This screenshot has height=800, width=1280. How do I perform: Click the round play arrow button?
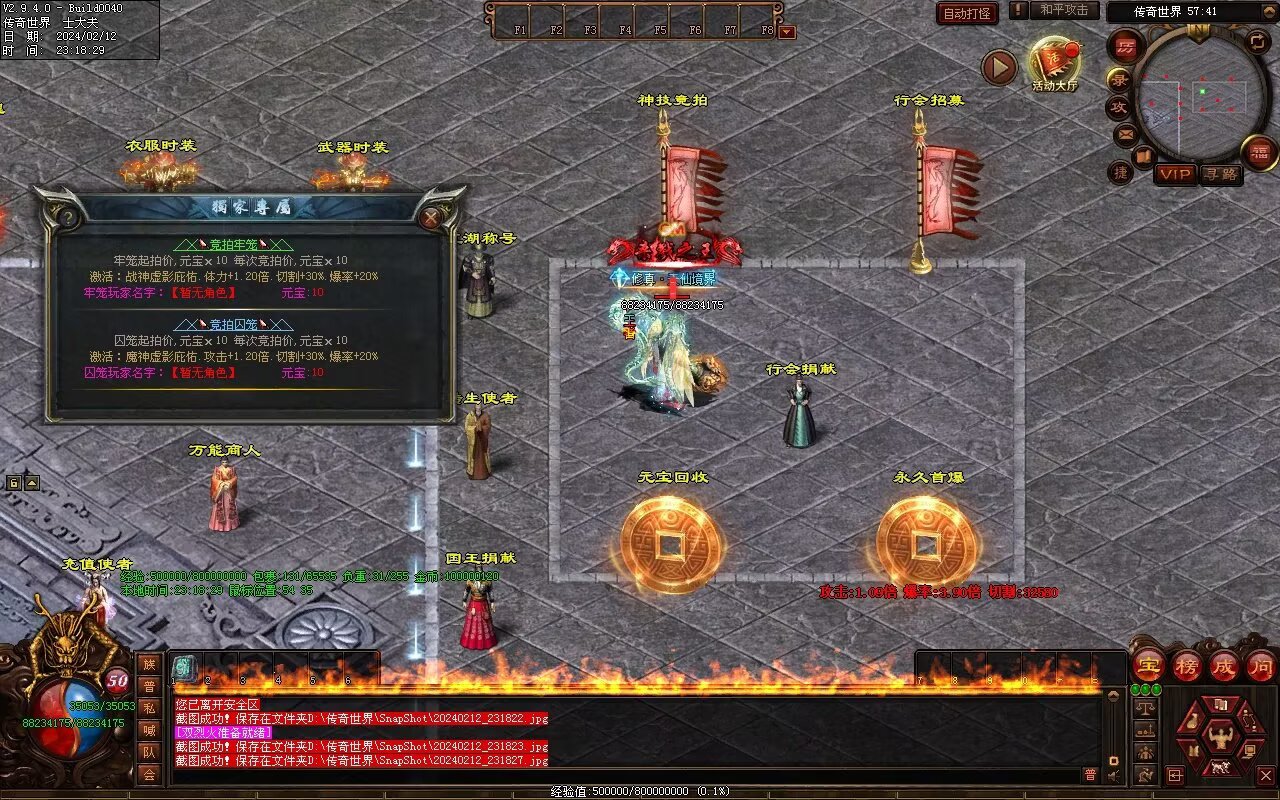[998, 67]
